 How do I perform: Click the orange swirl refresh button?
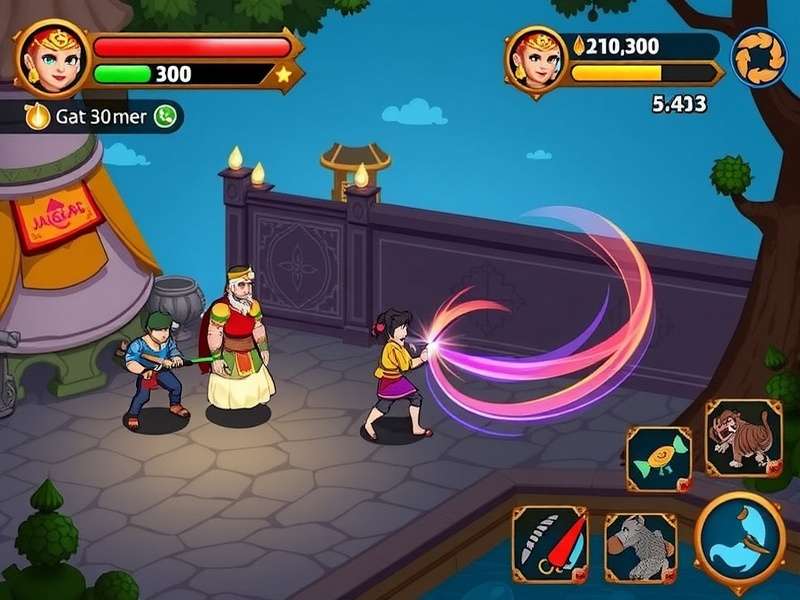[x=758, y=57]
